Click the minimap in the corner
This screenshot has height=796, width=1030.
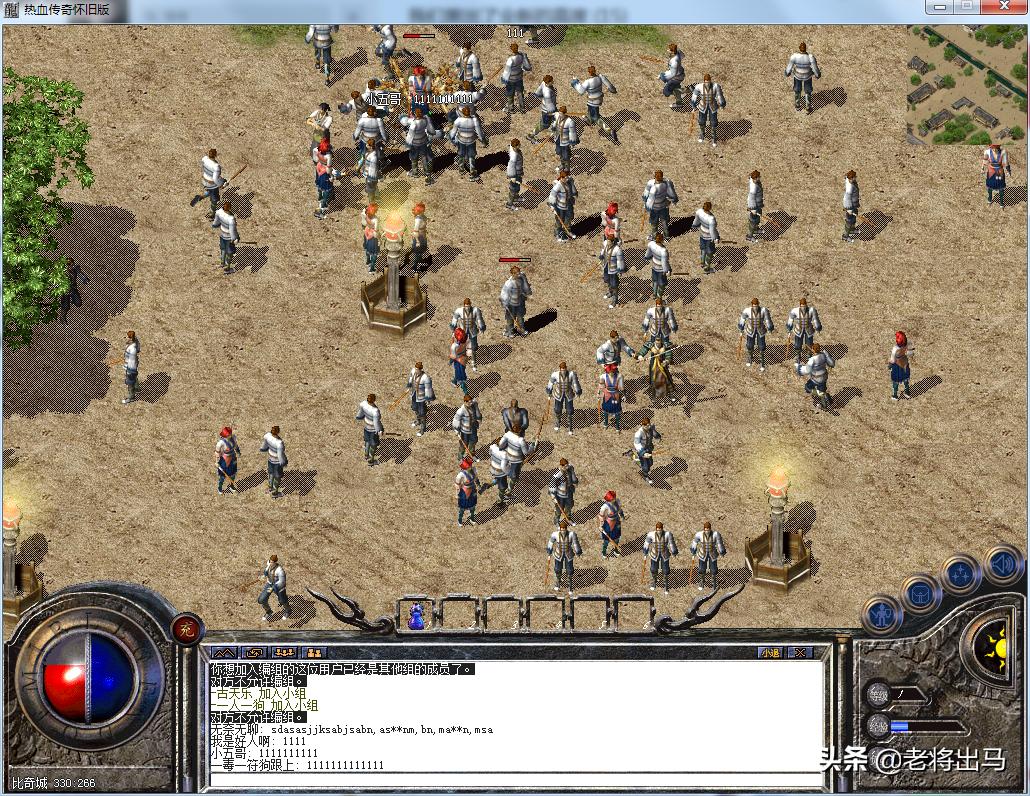click(965, 85)
